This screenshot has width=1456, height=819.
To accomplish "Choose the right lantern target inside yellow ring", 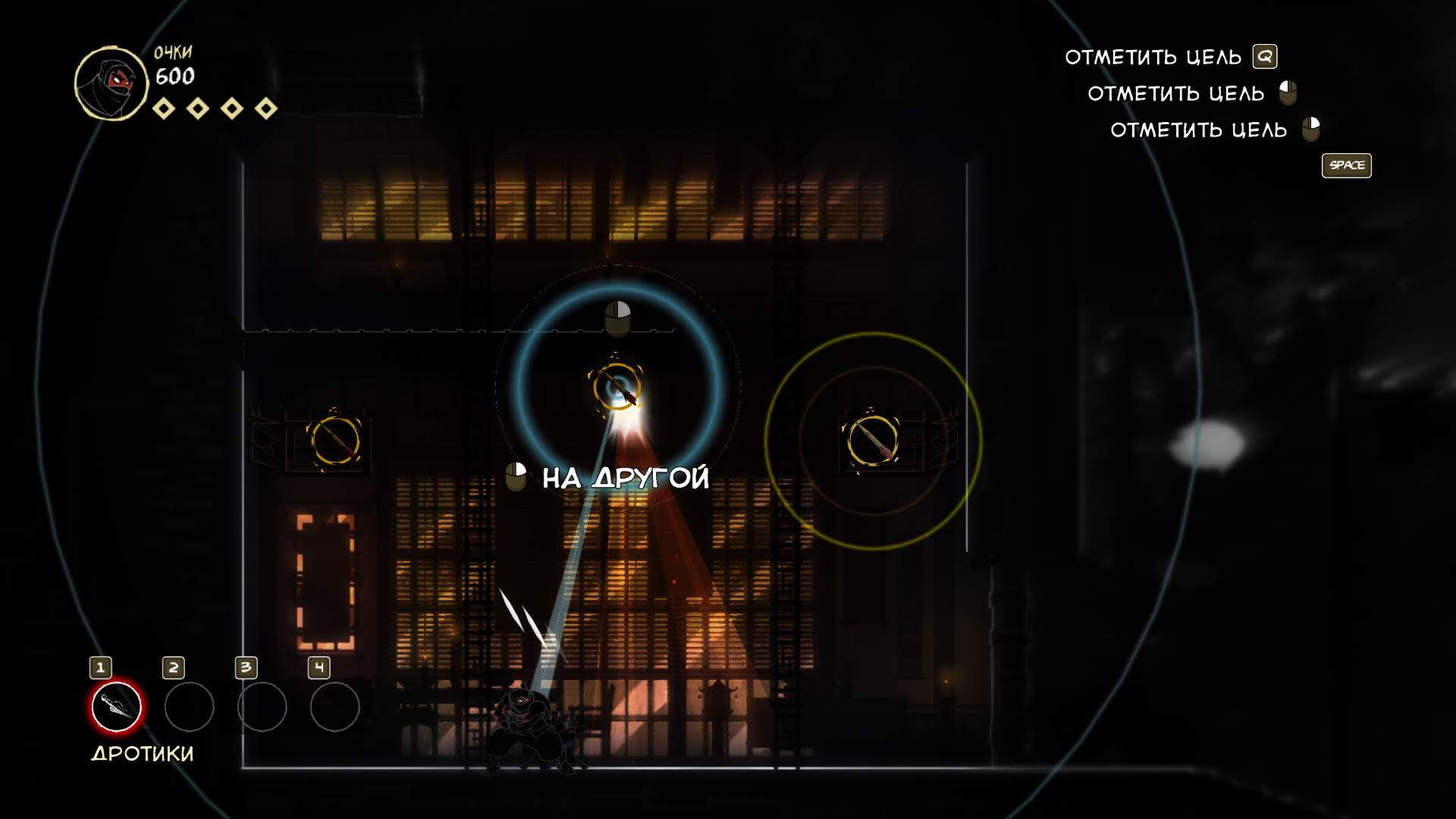I will pos(872,440).
